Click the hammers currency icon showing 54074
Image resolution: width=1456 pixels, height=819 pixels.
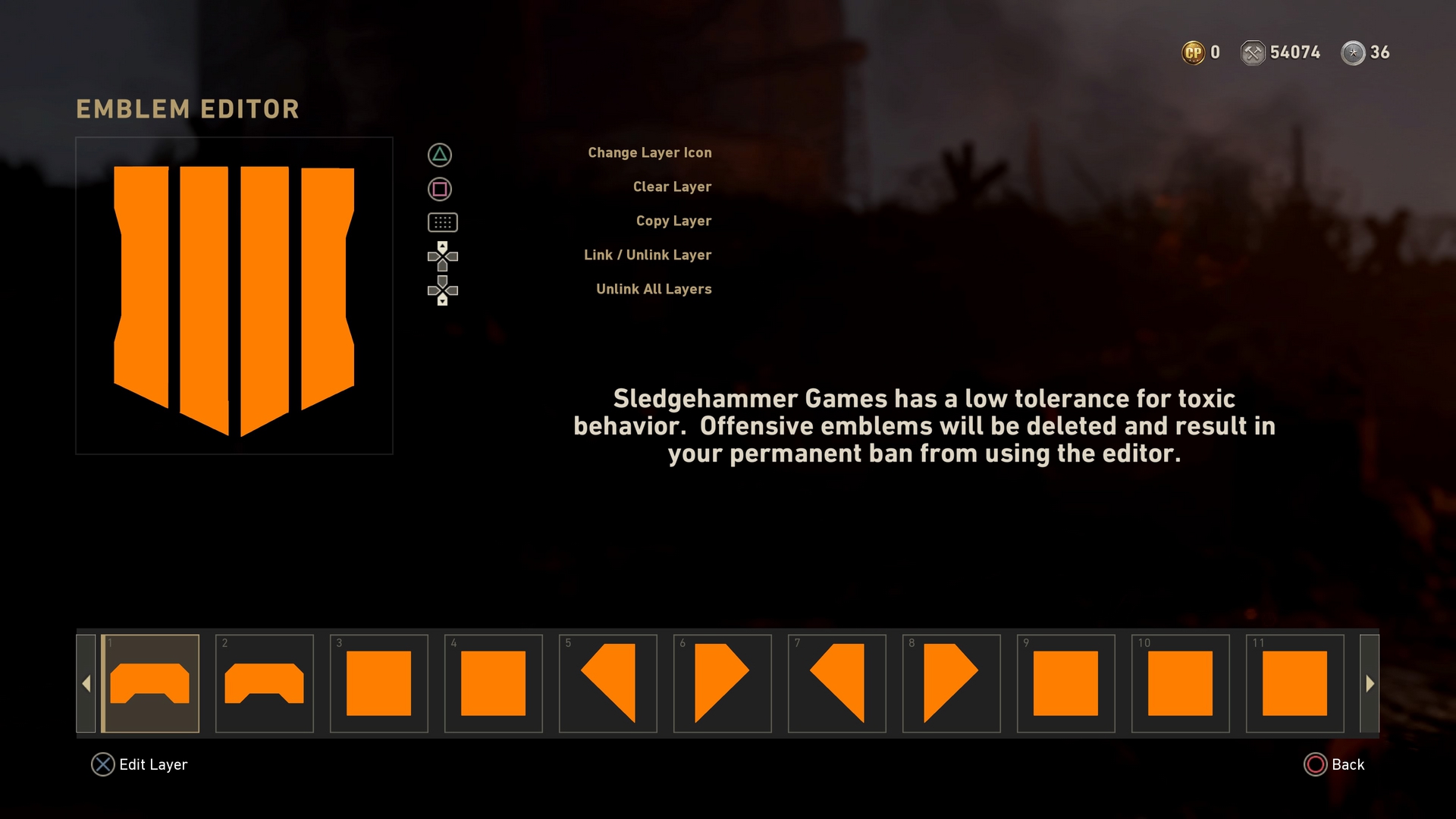pos(1252,52)
